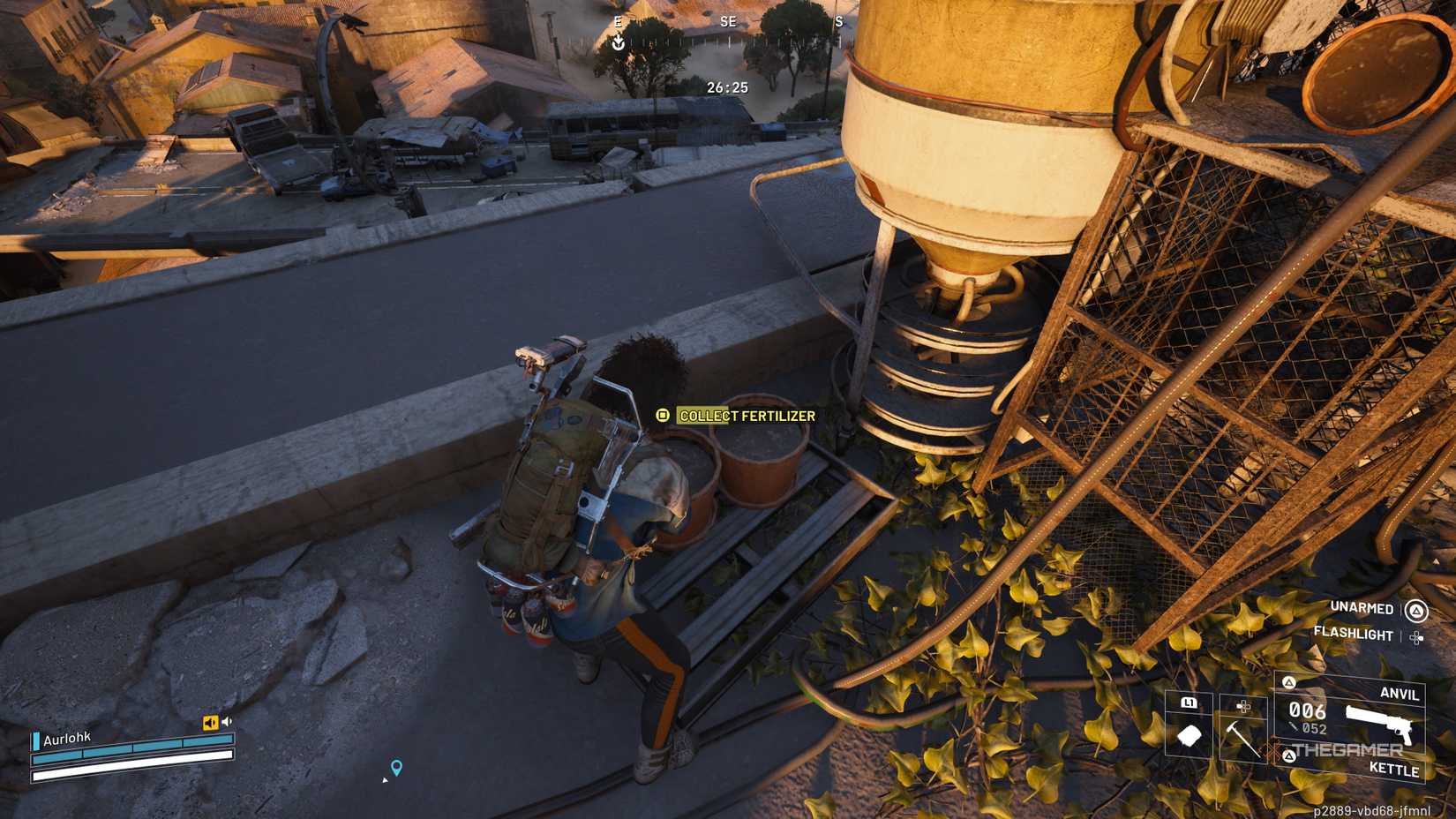Image resolution: width=1456 pixels, height=819 pixels.
Task: Click the triangle icon next to KETTLE slot
Action: pos(1290,756)
